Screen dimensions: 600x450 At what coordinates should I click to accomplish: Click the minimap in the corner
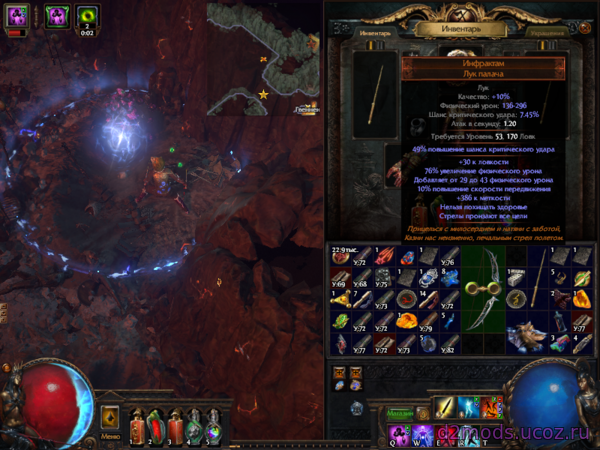click(264, 55)
